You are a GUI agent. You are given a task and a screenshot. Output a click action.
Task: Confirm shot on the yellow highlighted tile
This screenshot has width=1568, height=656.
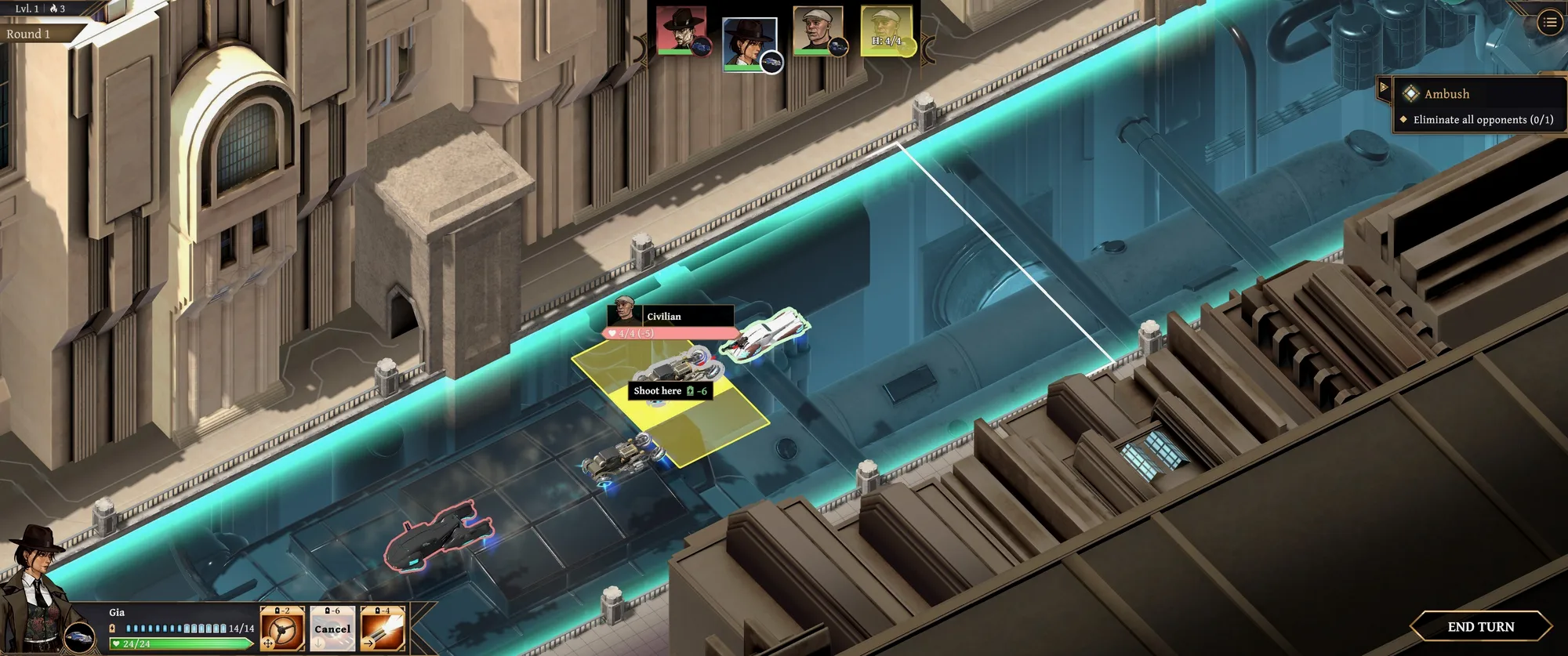click(670, 391)
